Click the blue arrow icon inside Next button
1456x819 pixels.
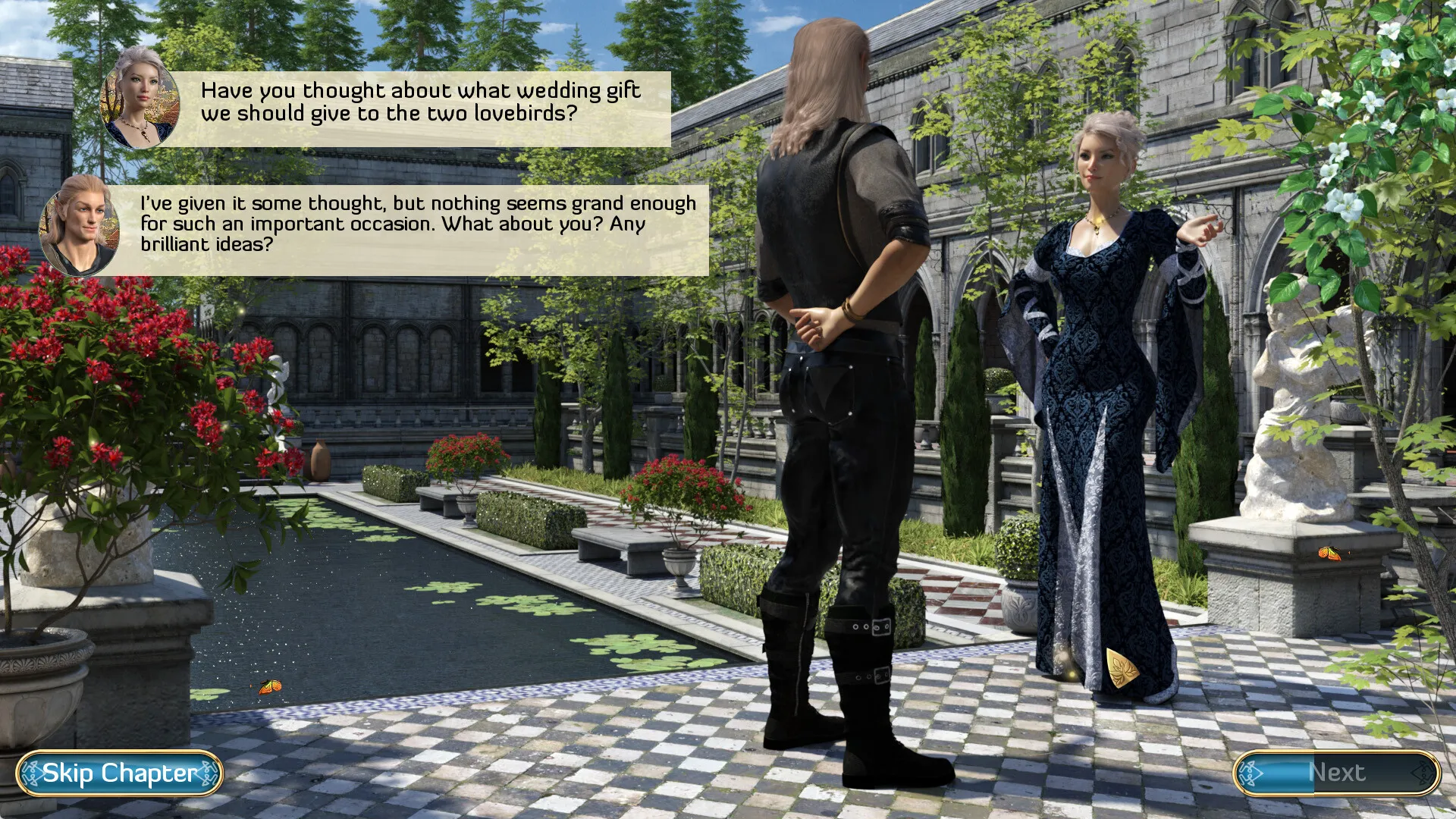[x=1250, y=774]
